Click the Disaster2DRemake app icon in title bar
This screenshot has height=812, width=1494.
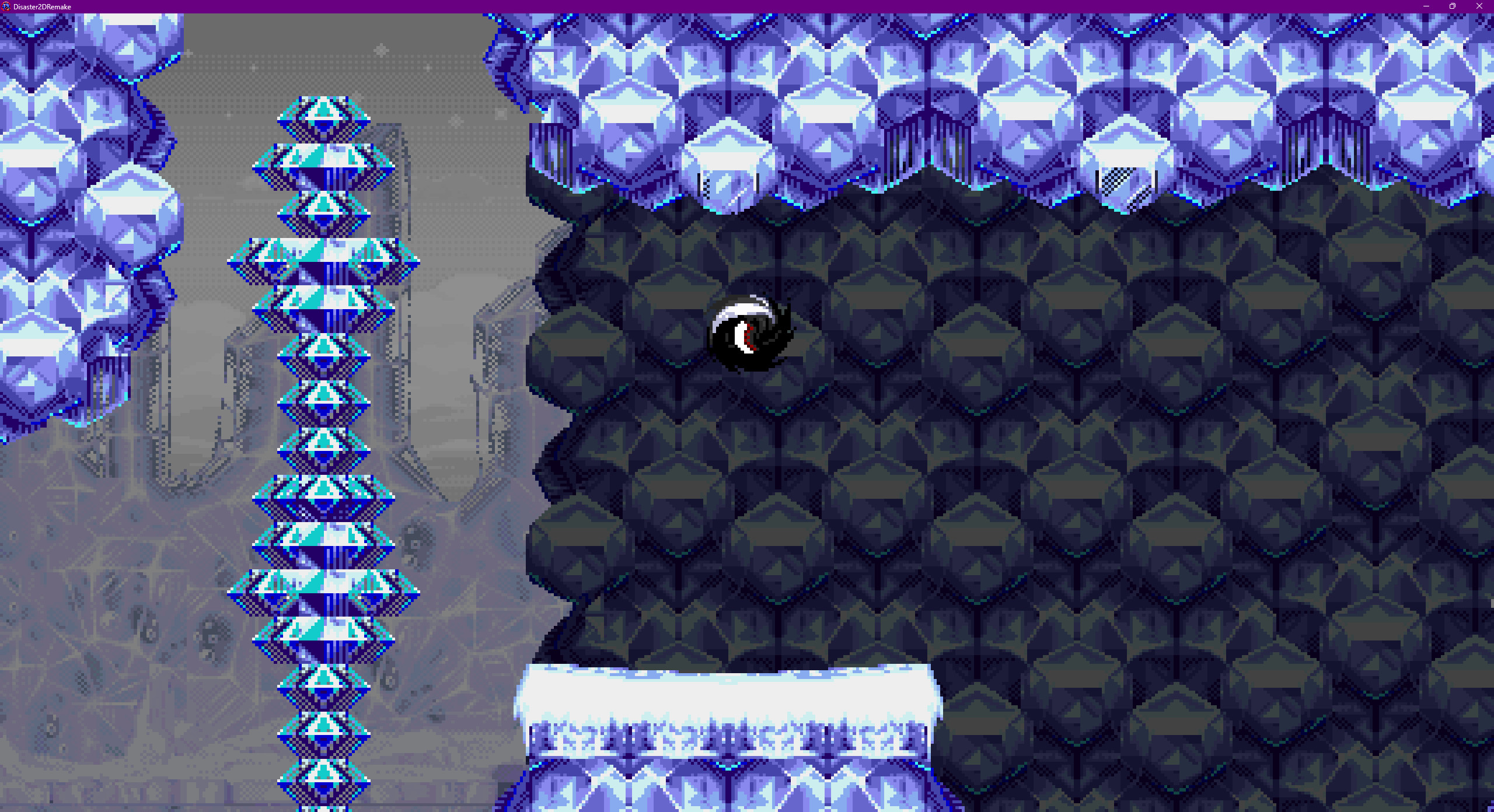(6, 6)
